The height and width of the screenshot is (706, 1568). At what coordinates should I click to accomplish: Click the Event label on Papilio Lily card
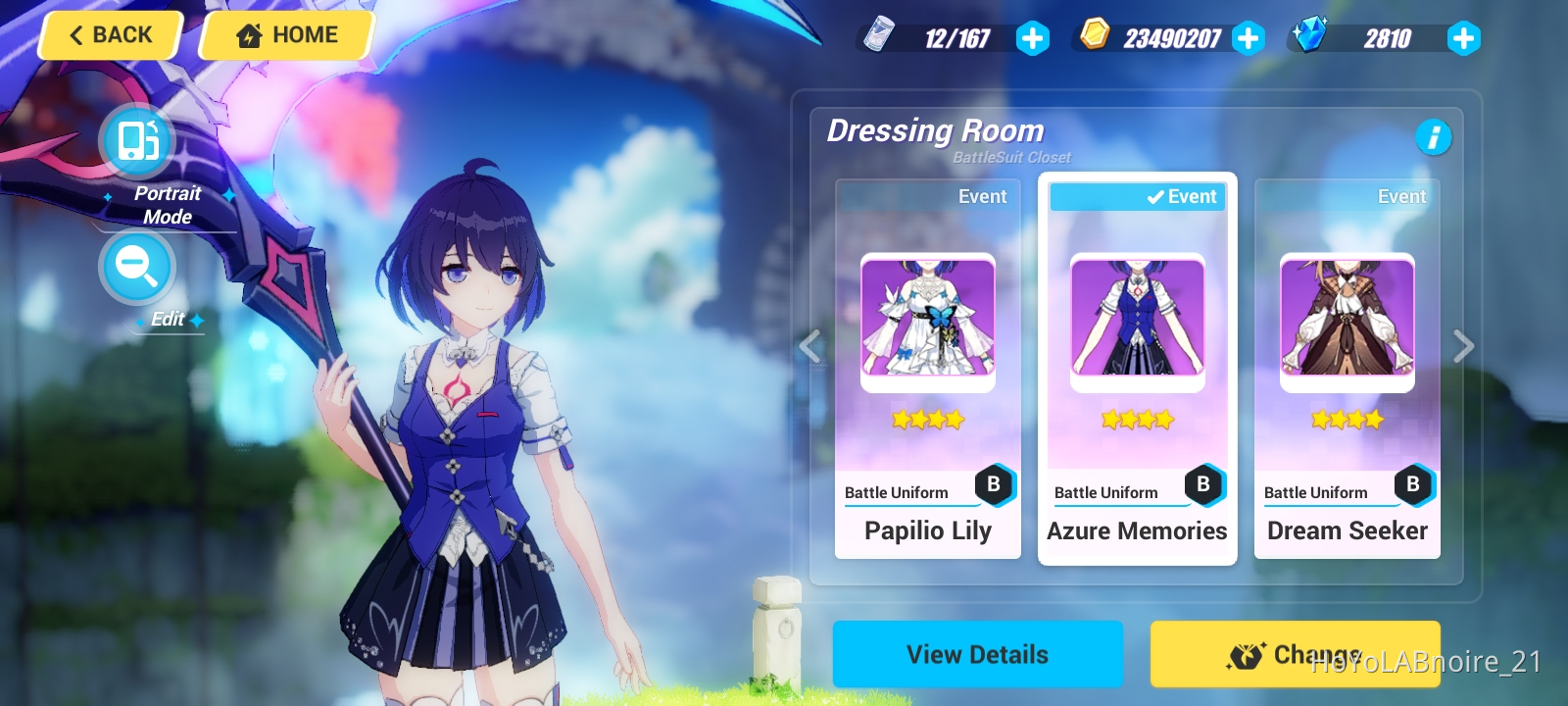981,196
